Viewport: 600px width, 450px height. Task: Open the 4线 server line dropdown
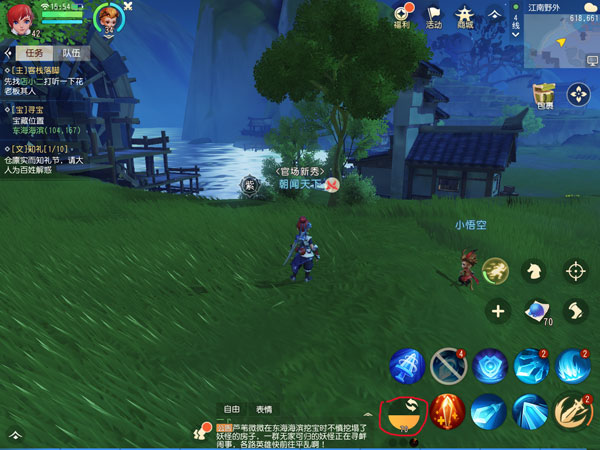[515, 19]
